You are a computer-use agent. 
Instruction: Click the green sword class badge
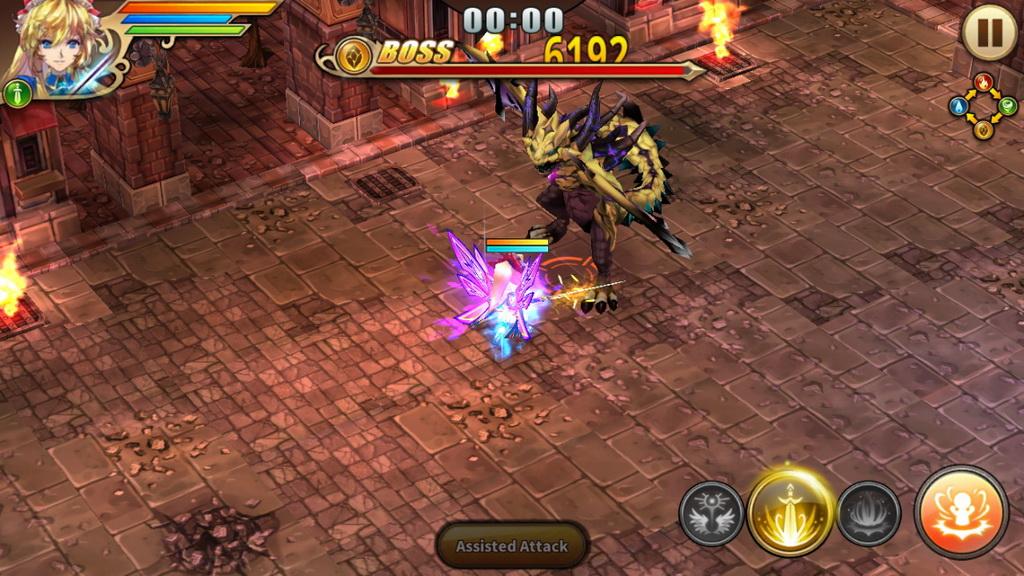click(x=18, y=94)
